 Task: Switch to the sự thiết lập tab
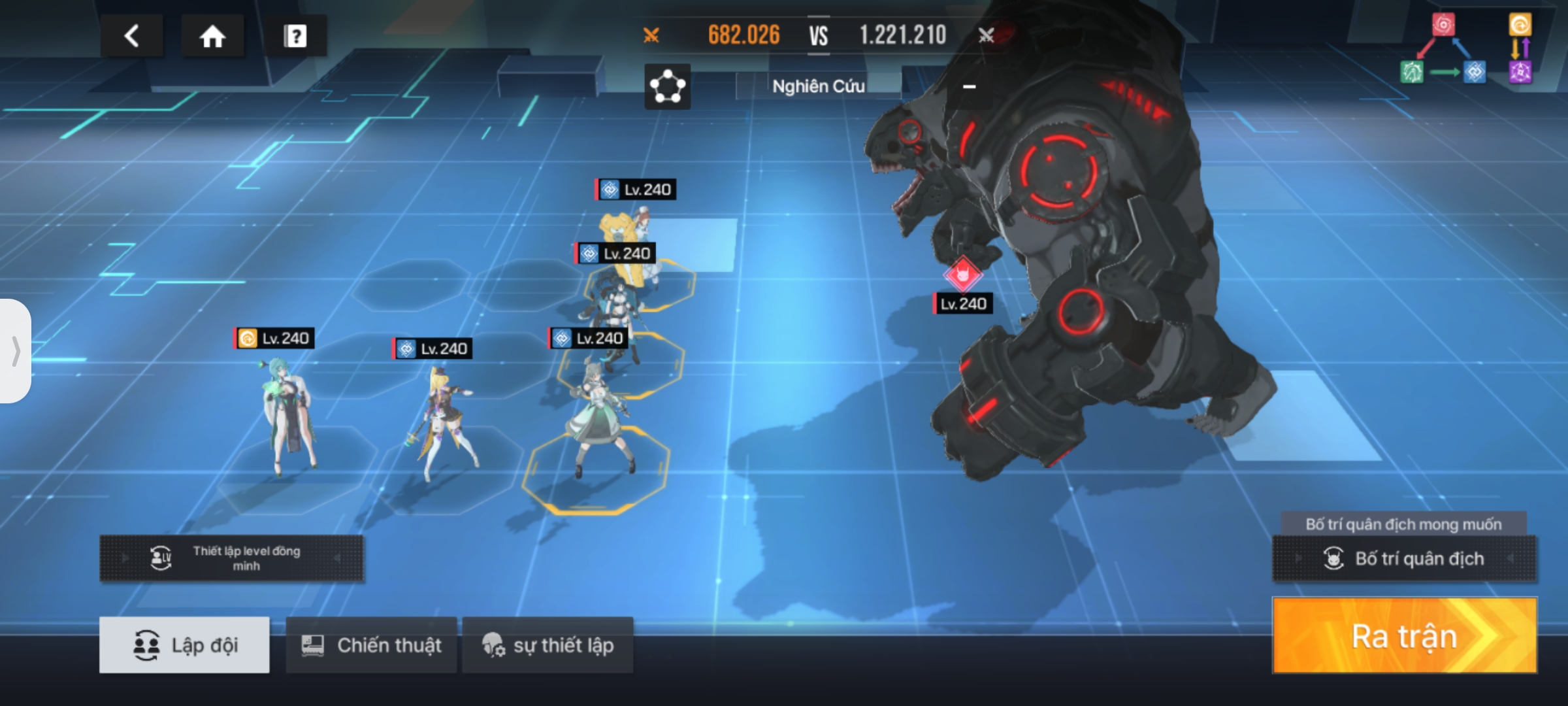pos(547,645)
